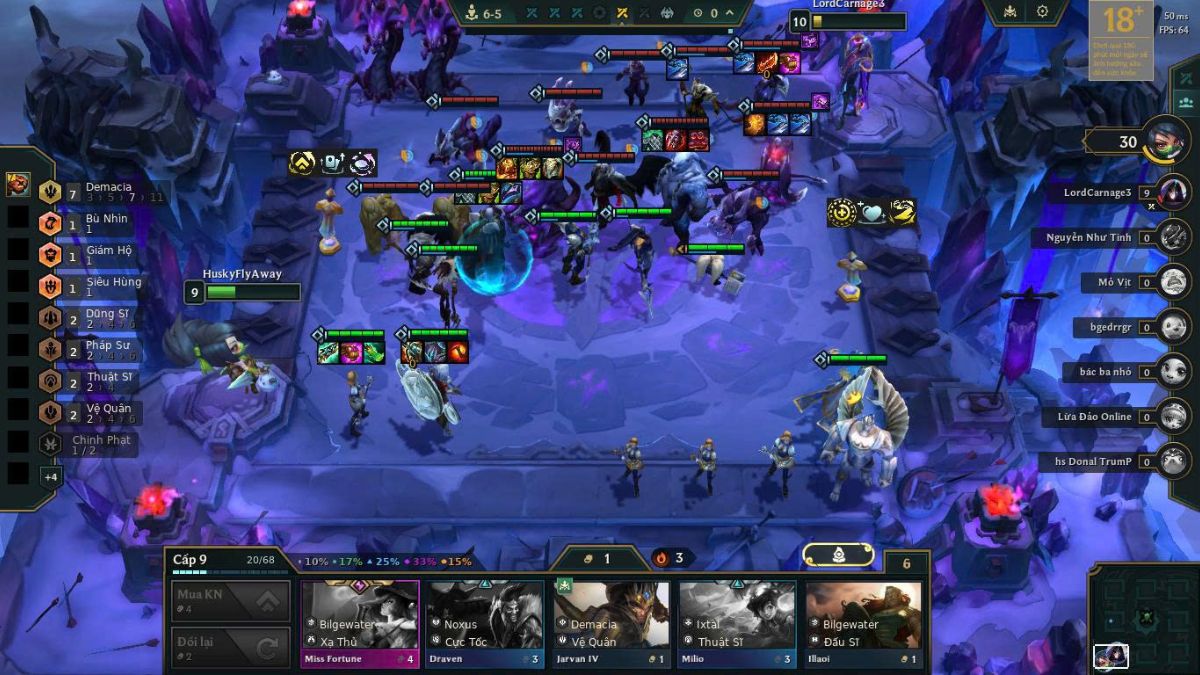Open the settings gear icon
The image size is (1200, 675).
coord(1042,12)
